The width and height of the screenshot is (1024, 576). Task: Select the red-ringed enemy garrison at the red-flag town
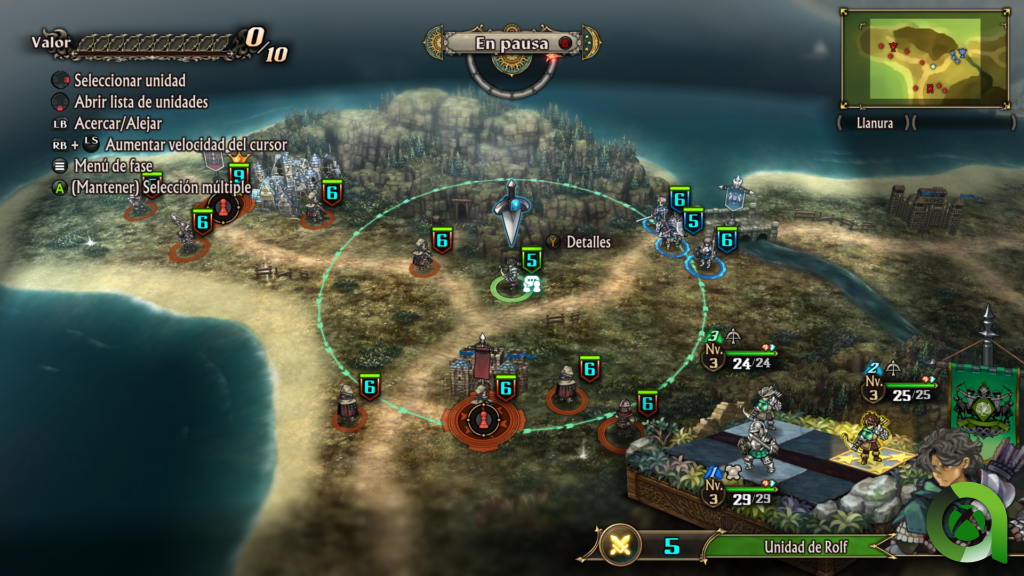coord(483,412)
